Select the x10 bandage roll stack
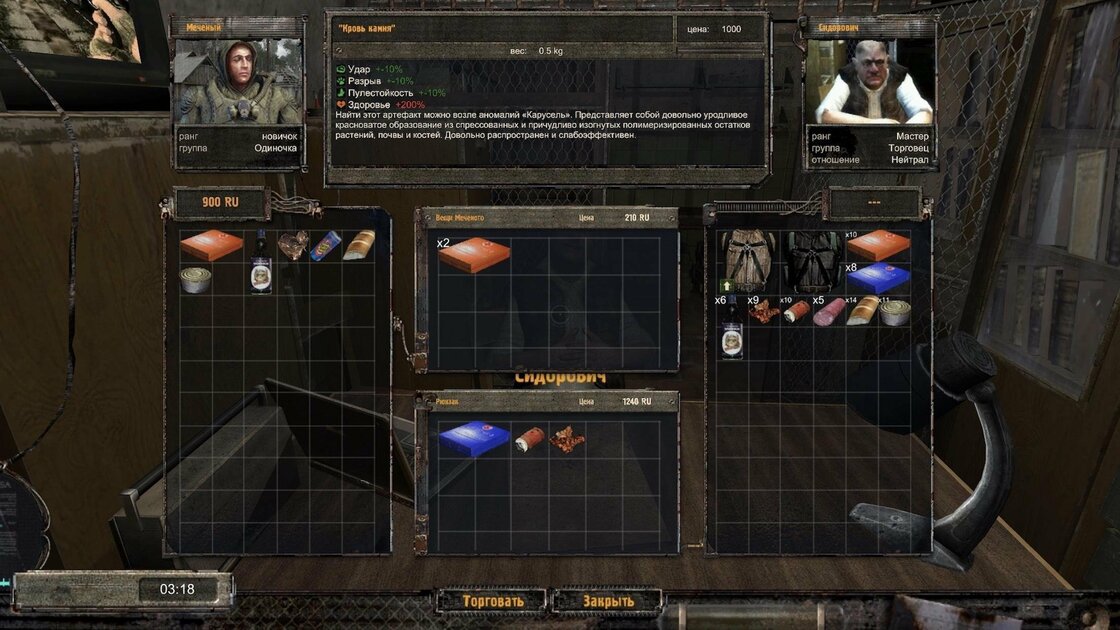1120x630 pixels. [797, 311]
